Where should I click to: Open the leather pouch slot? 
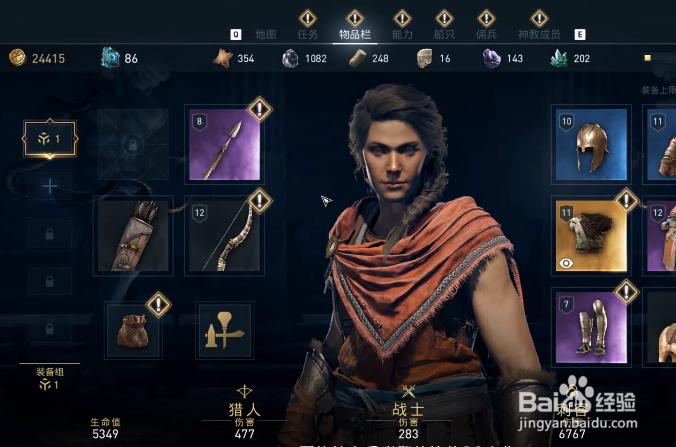133,329
